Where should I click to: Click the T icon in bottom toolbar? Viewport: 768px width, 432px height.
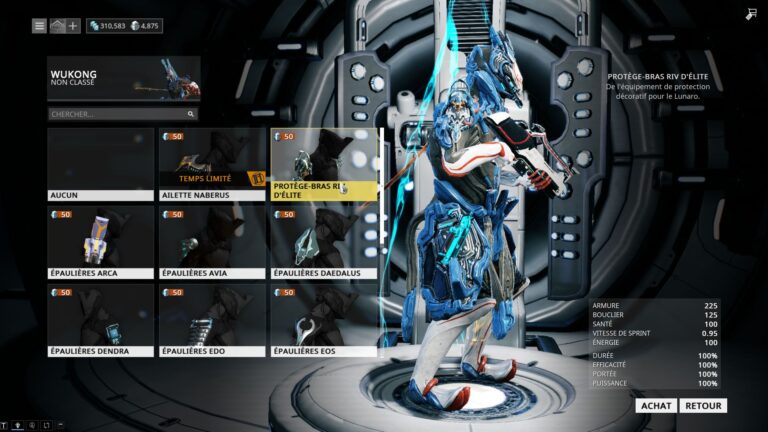pyautogui.click(x=5, y=426)
